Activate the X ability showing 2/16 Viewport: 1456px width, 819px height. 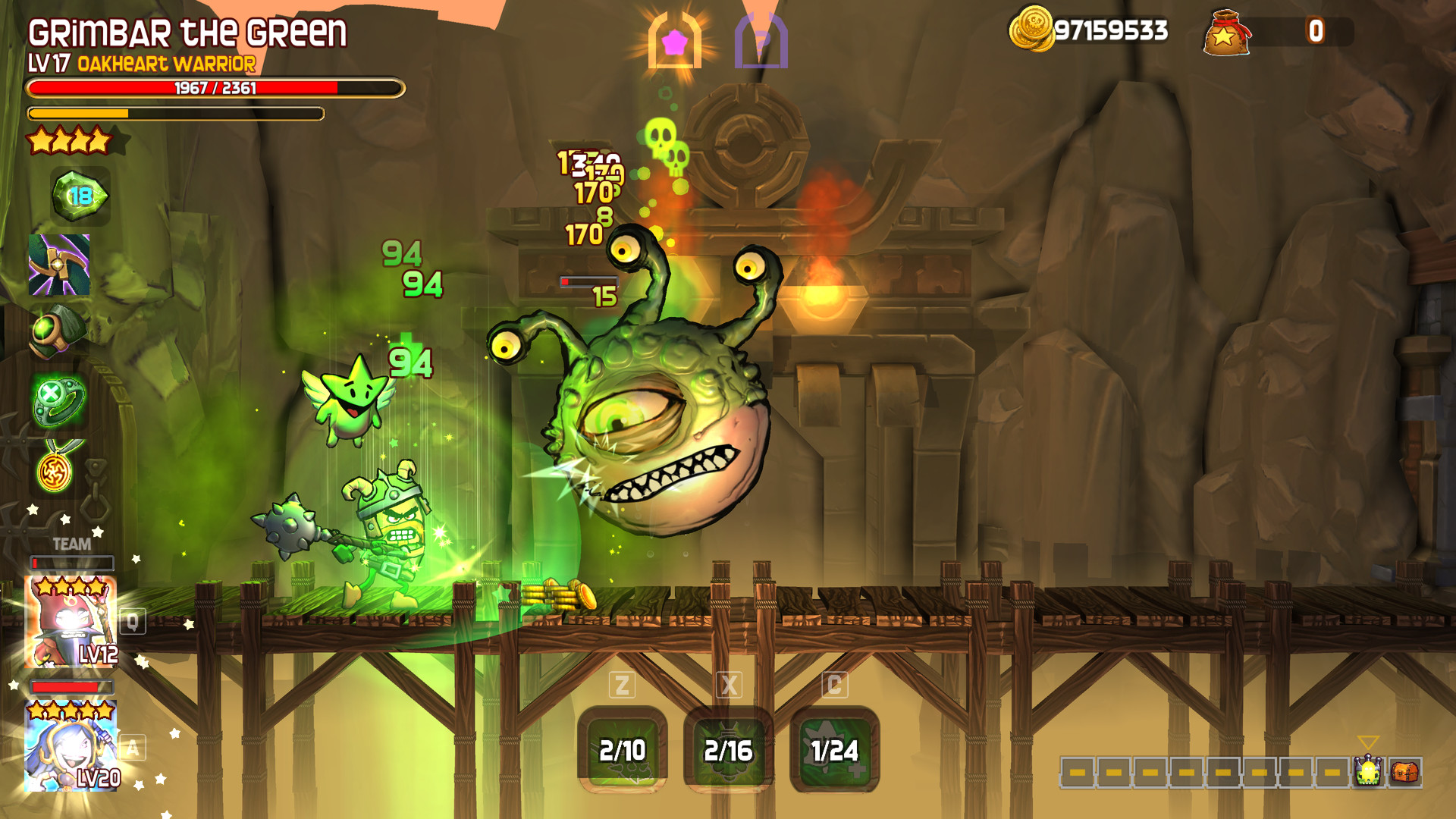(730, 751)
